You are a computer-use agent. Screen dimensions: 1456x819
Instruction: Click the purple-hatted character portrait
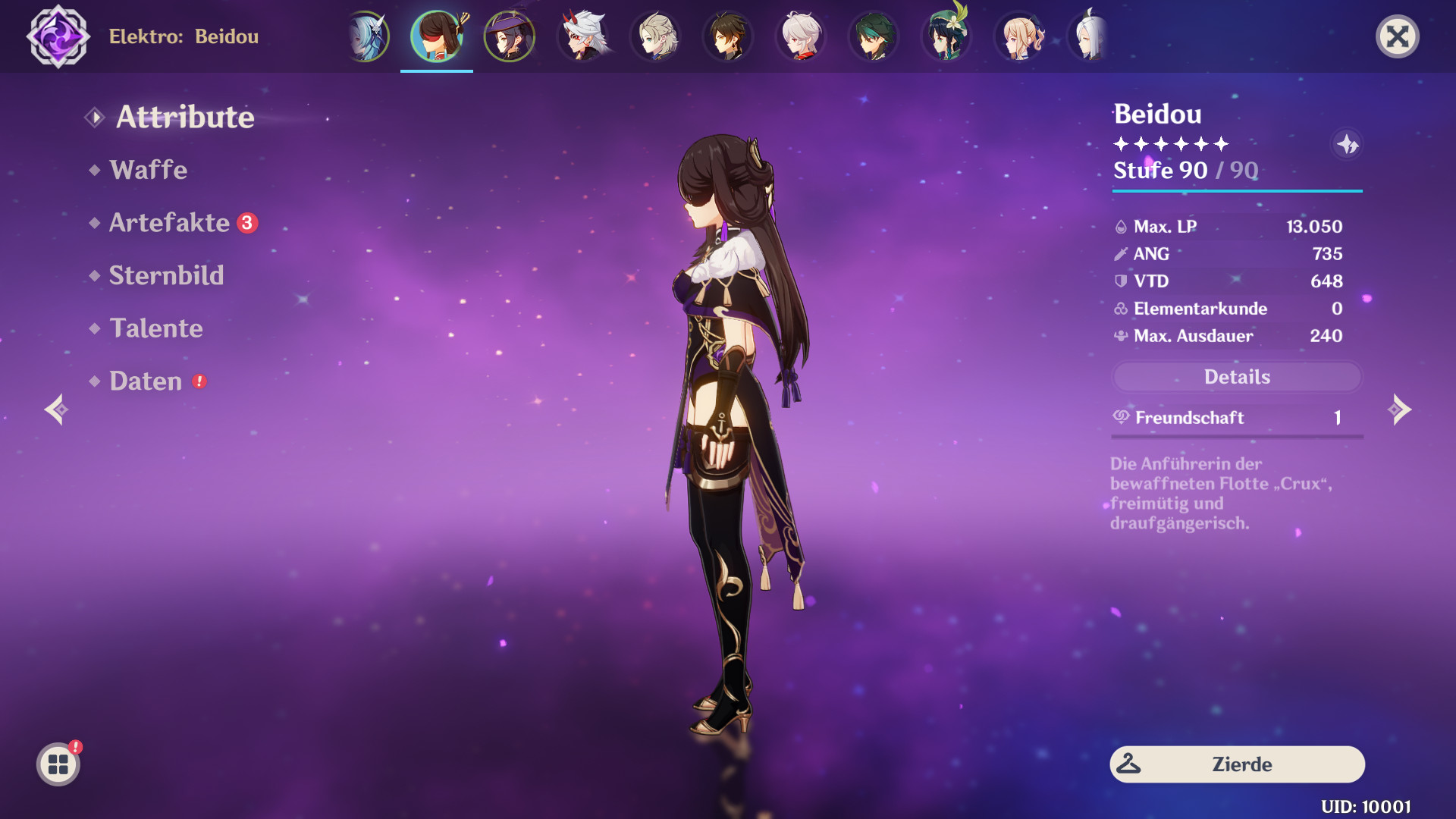(x=510, y=36)
